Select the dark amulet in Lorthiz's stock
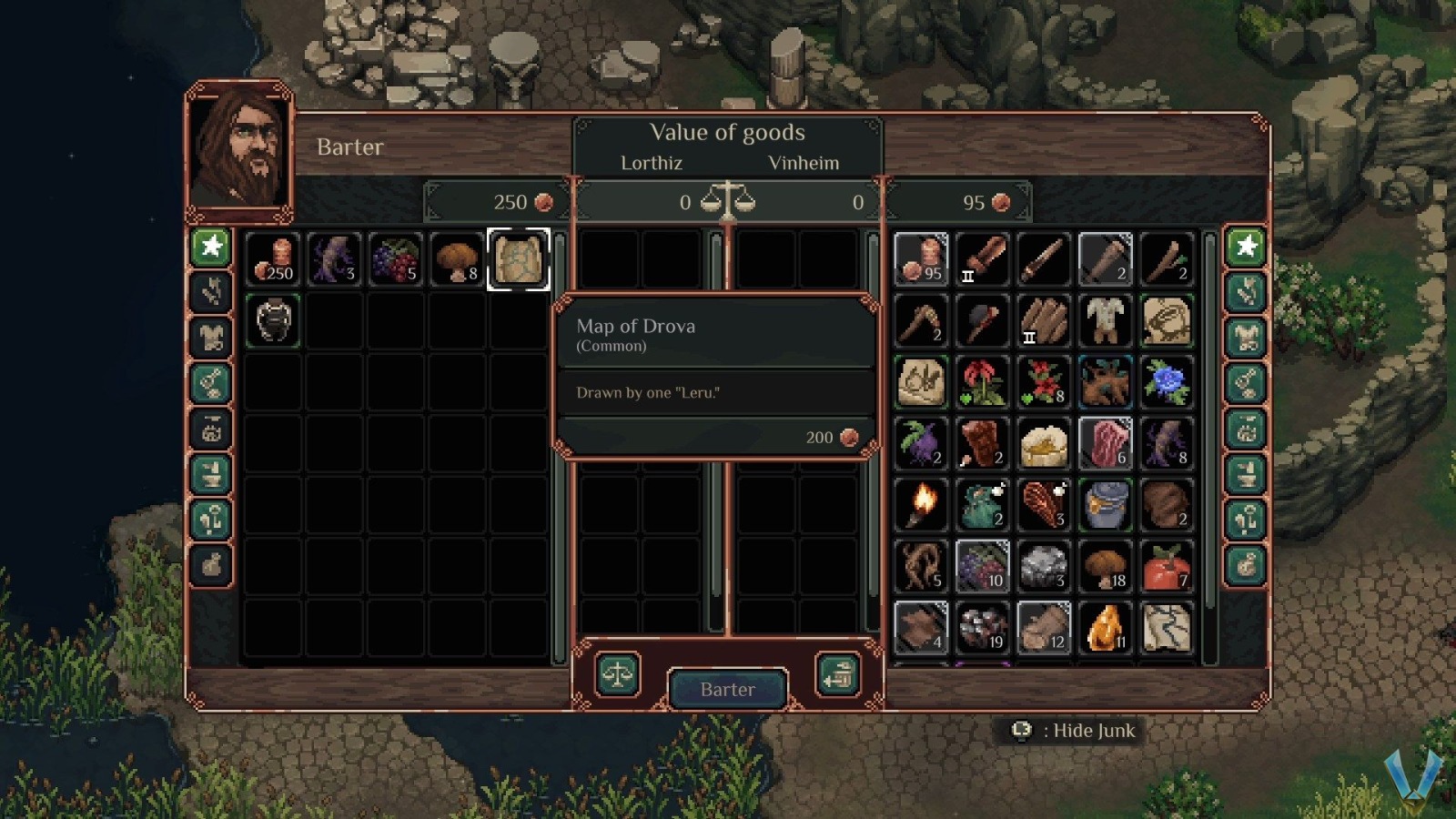 (273, 320)
